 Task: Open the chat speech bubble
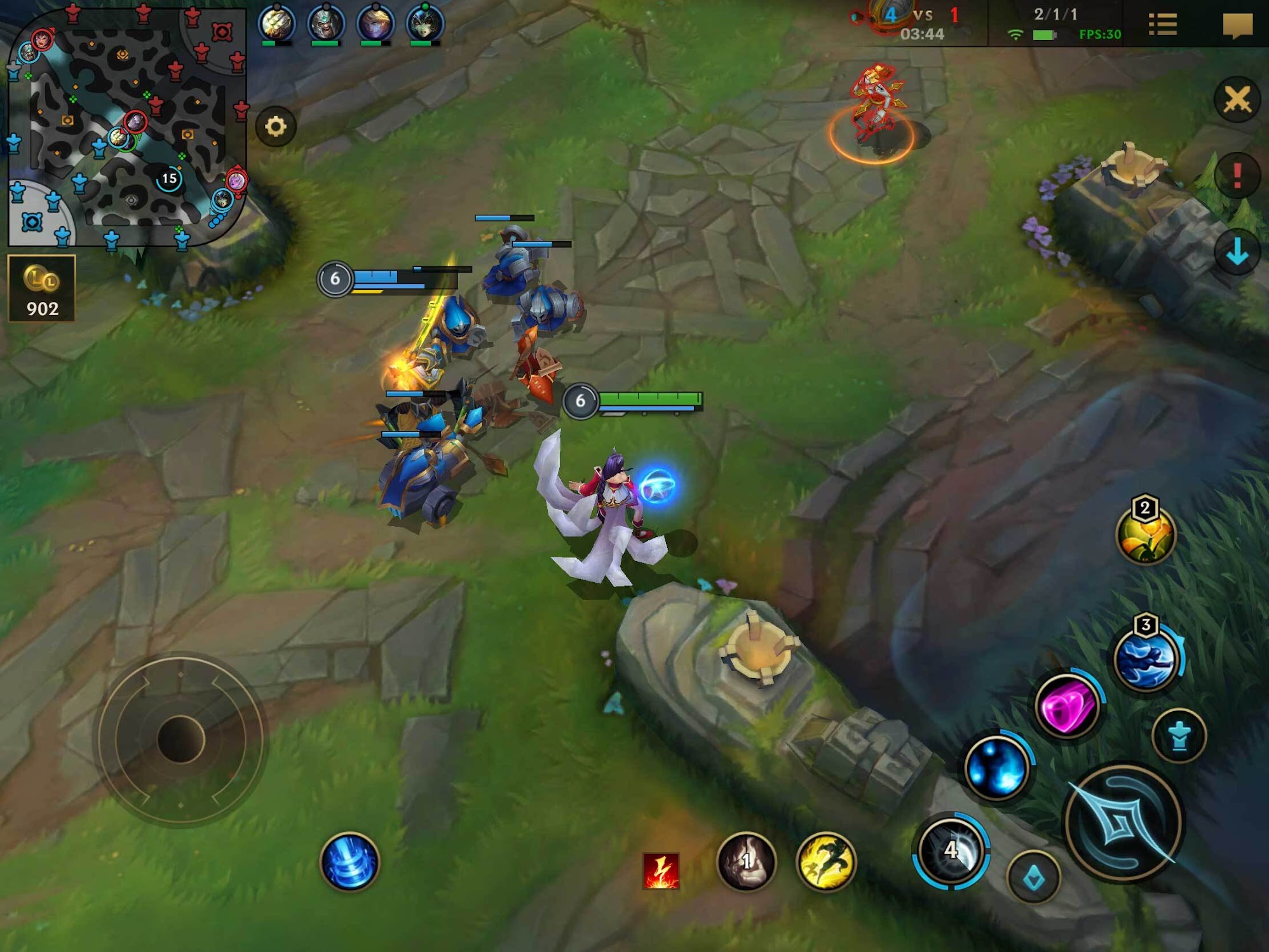(1237, 25)
